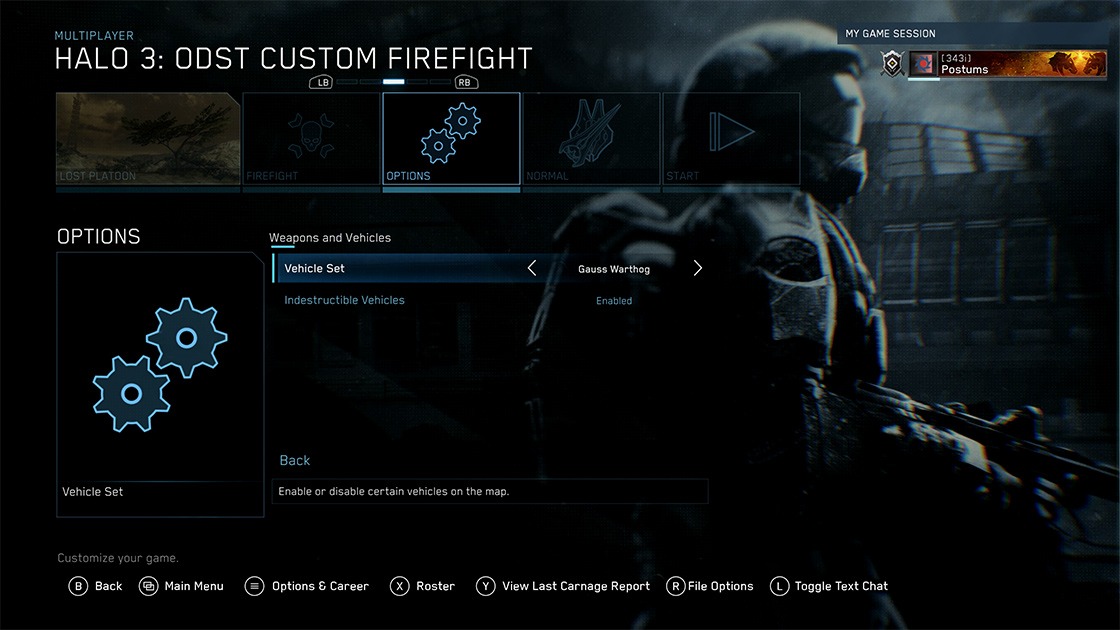This screenshot has height=630, width=1120.
Task: Open the Firefight skull tile
Action: click(x=311, y=138)
